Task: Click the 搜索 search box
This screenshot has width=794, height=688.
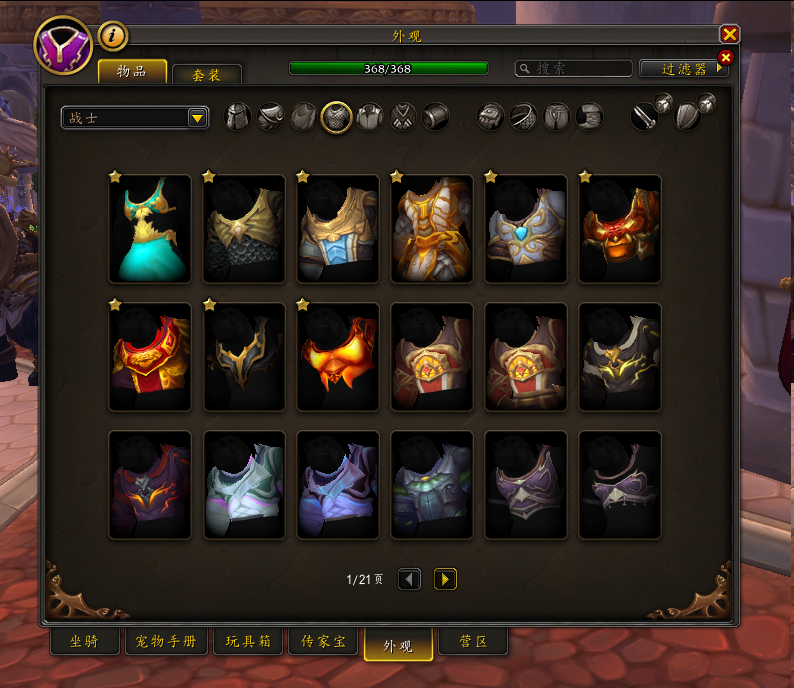Action: (x=573, y=68)
